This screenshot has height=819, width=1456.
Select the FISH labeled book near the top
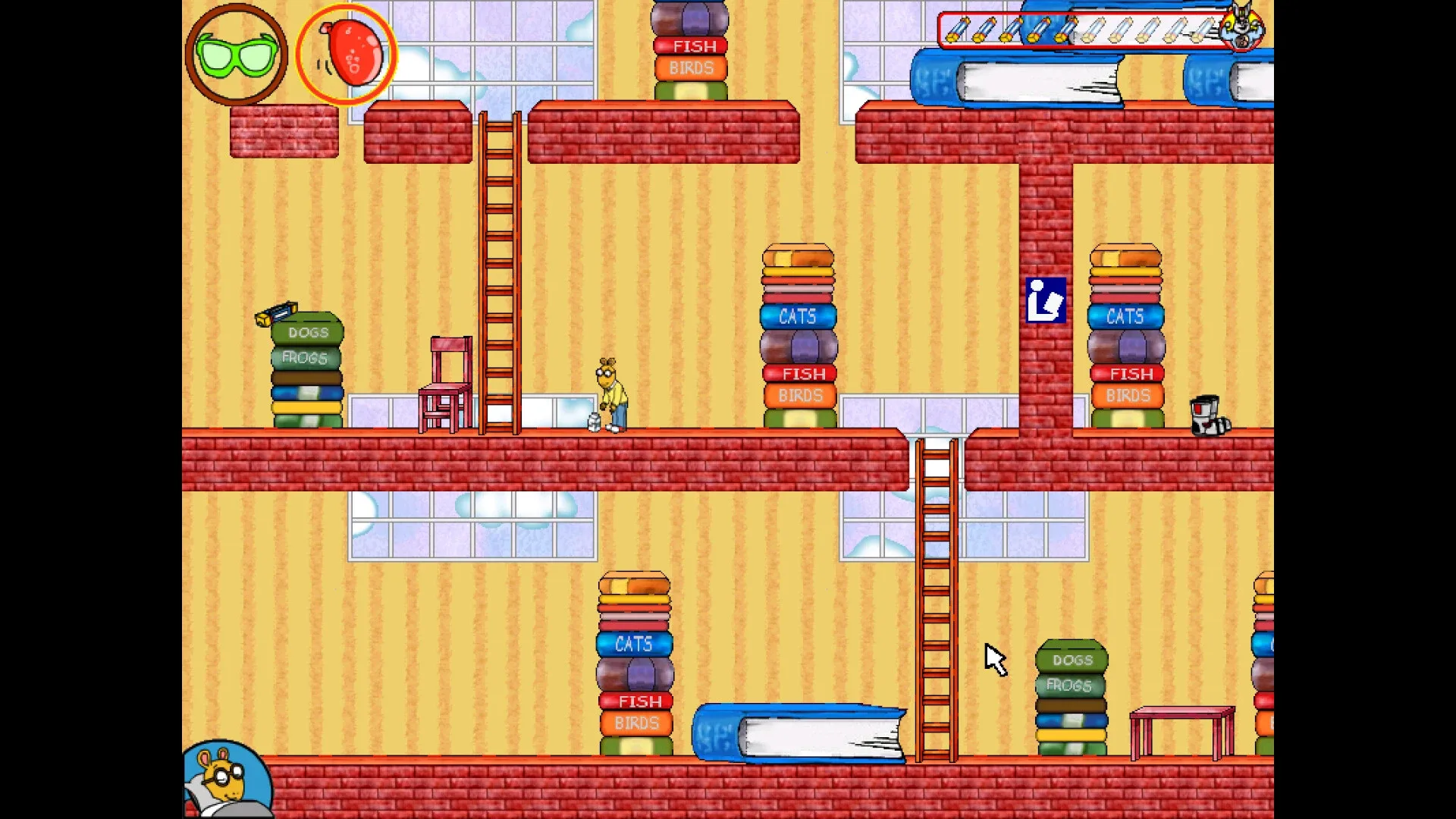click(x=689, y=46)
